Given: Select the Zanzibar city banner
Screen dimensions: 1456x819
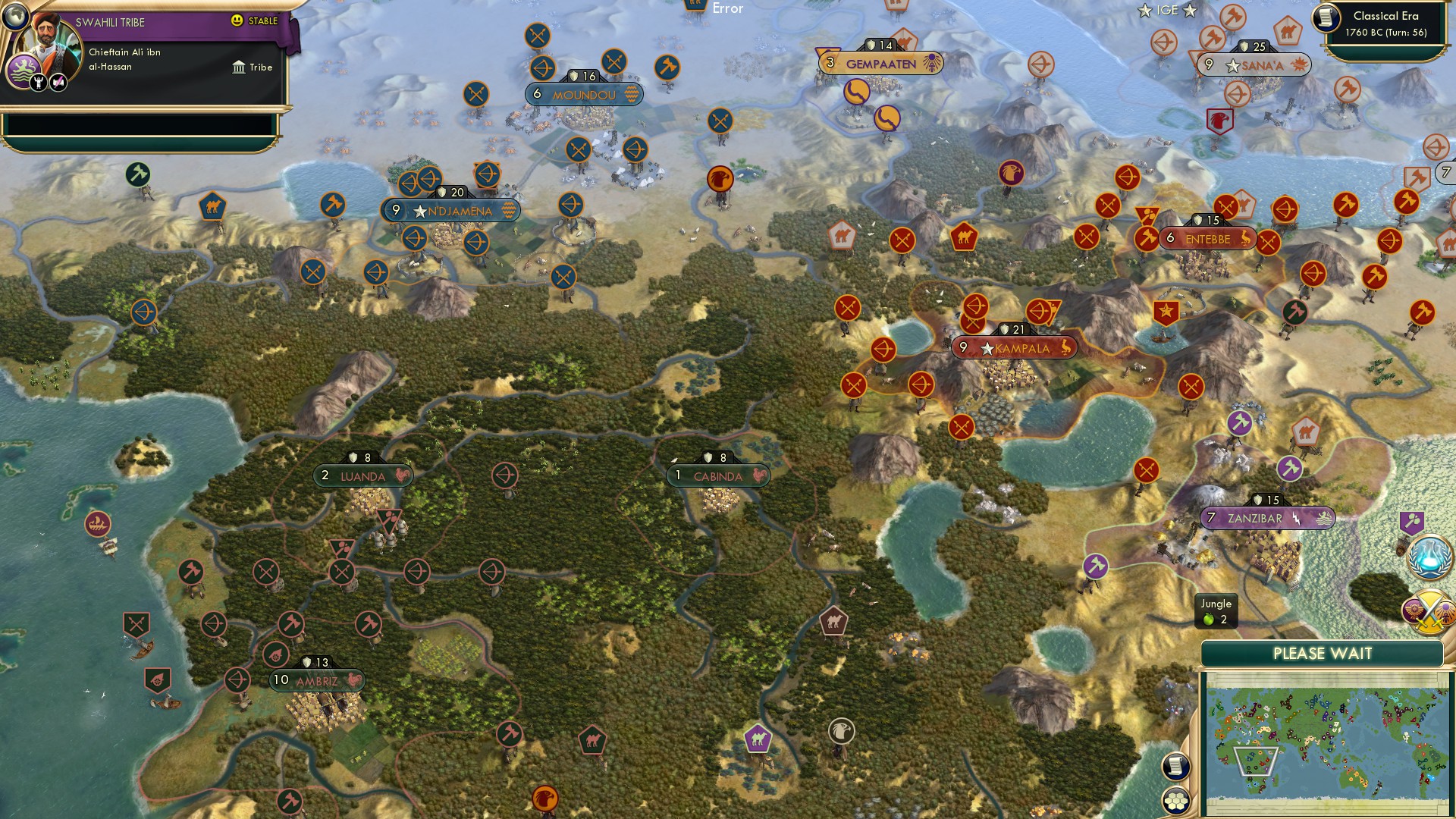Looking at the screenshot, I should (1263, 519).
